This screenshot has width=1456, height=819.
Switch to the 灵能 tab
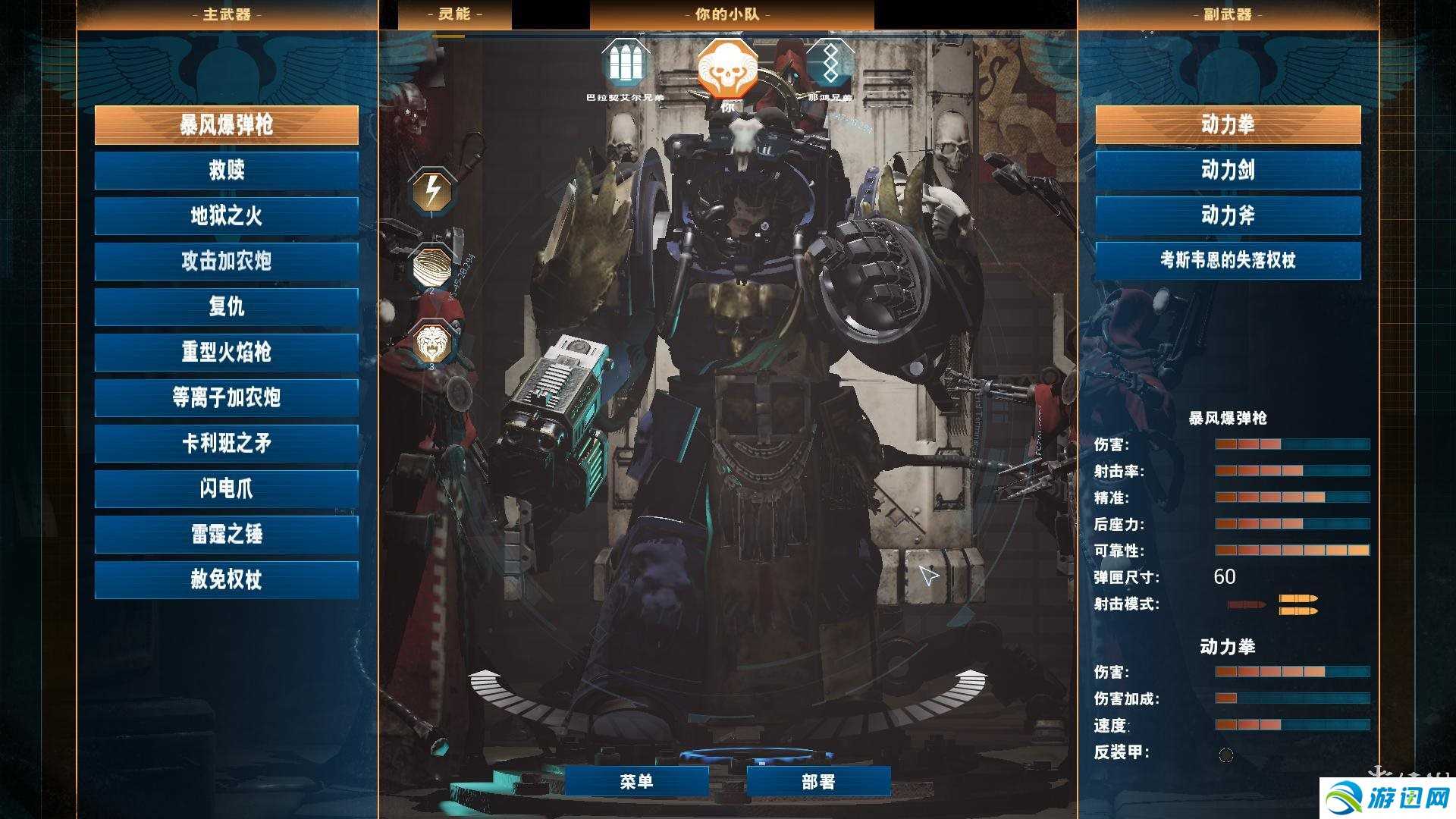click(454, 14)
